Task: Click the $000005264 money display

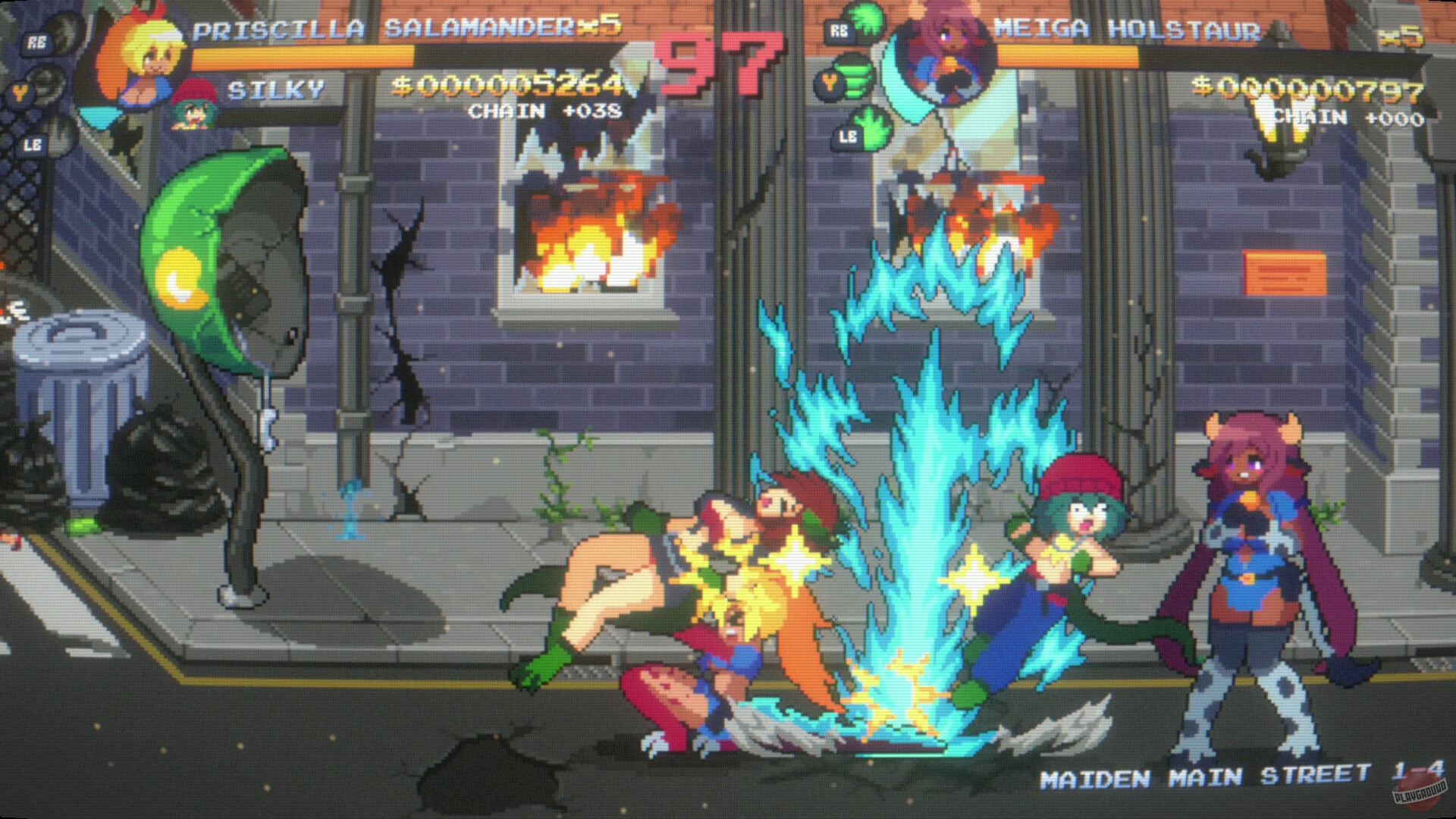Action: click(516, 87)
